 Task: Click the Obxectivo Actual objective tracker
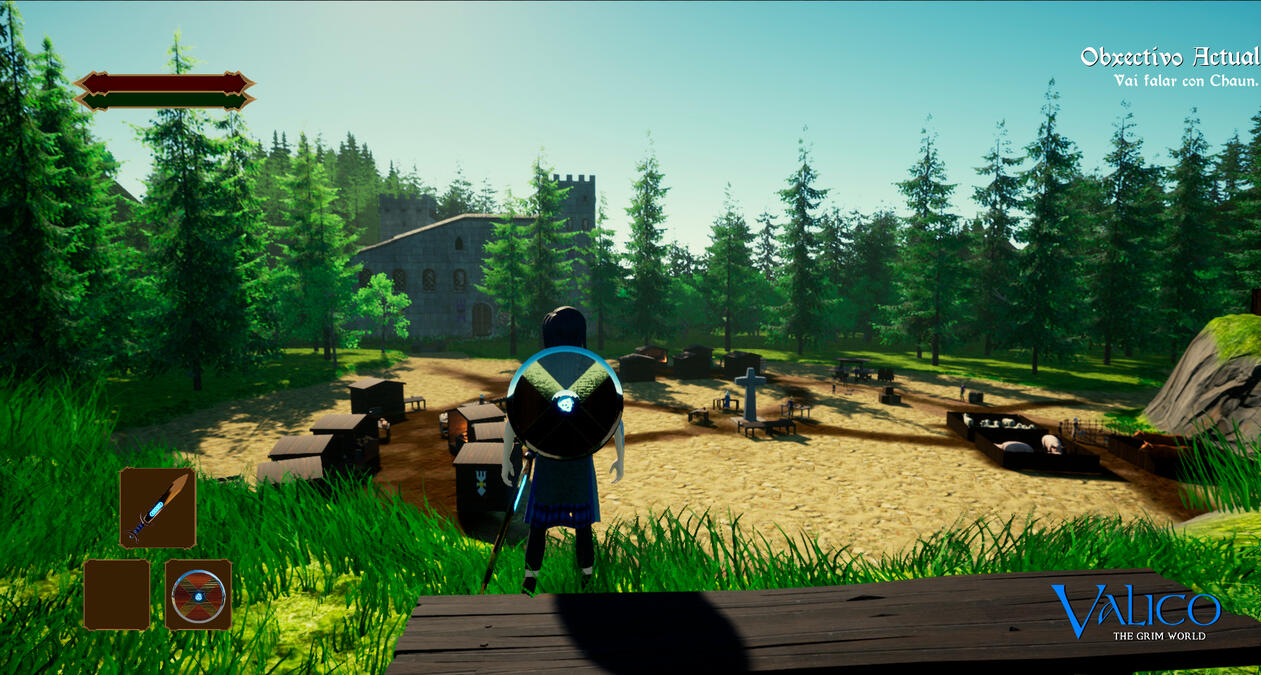1169,67
